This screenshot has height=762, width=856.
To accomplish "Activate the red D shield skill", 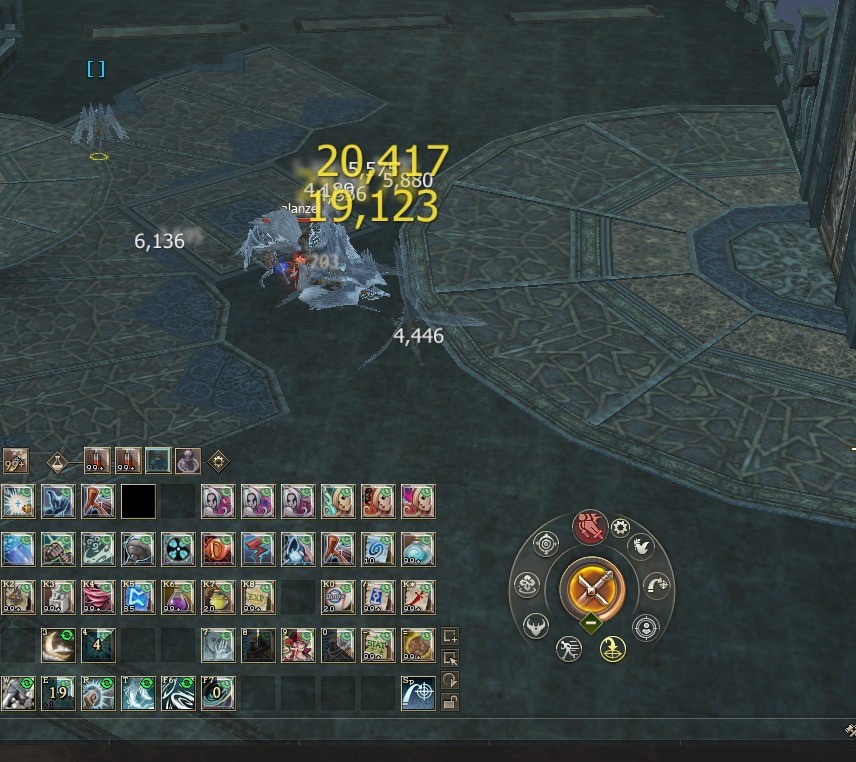I will point(217,548).
